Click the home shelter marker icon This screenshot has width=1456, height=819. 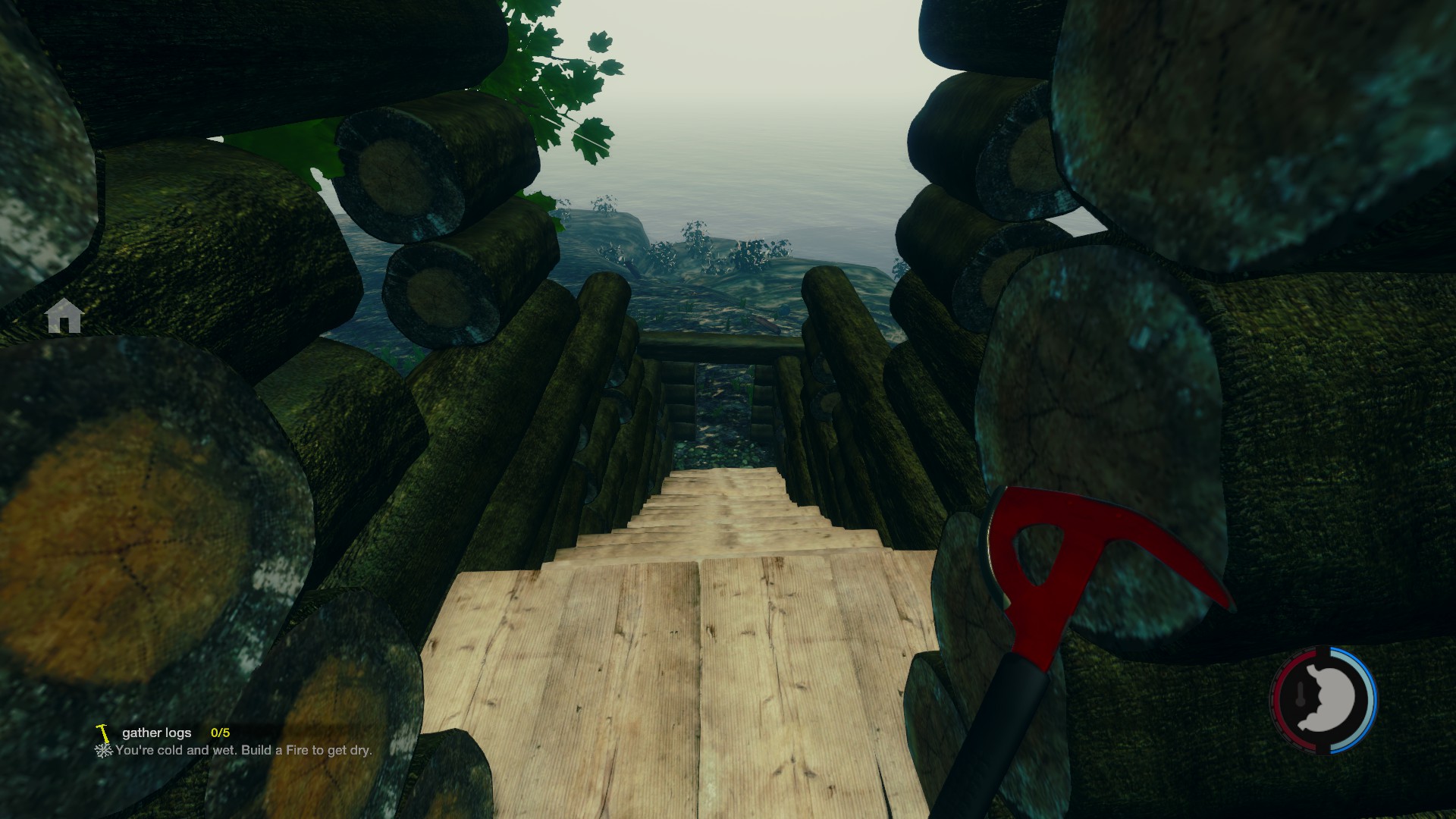click(64, 316)
